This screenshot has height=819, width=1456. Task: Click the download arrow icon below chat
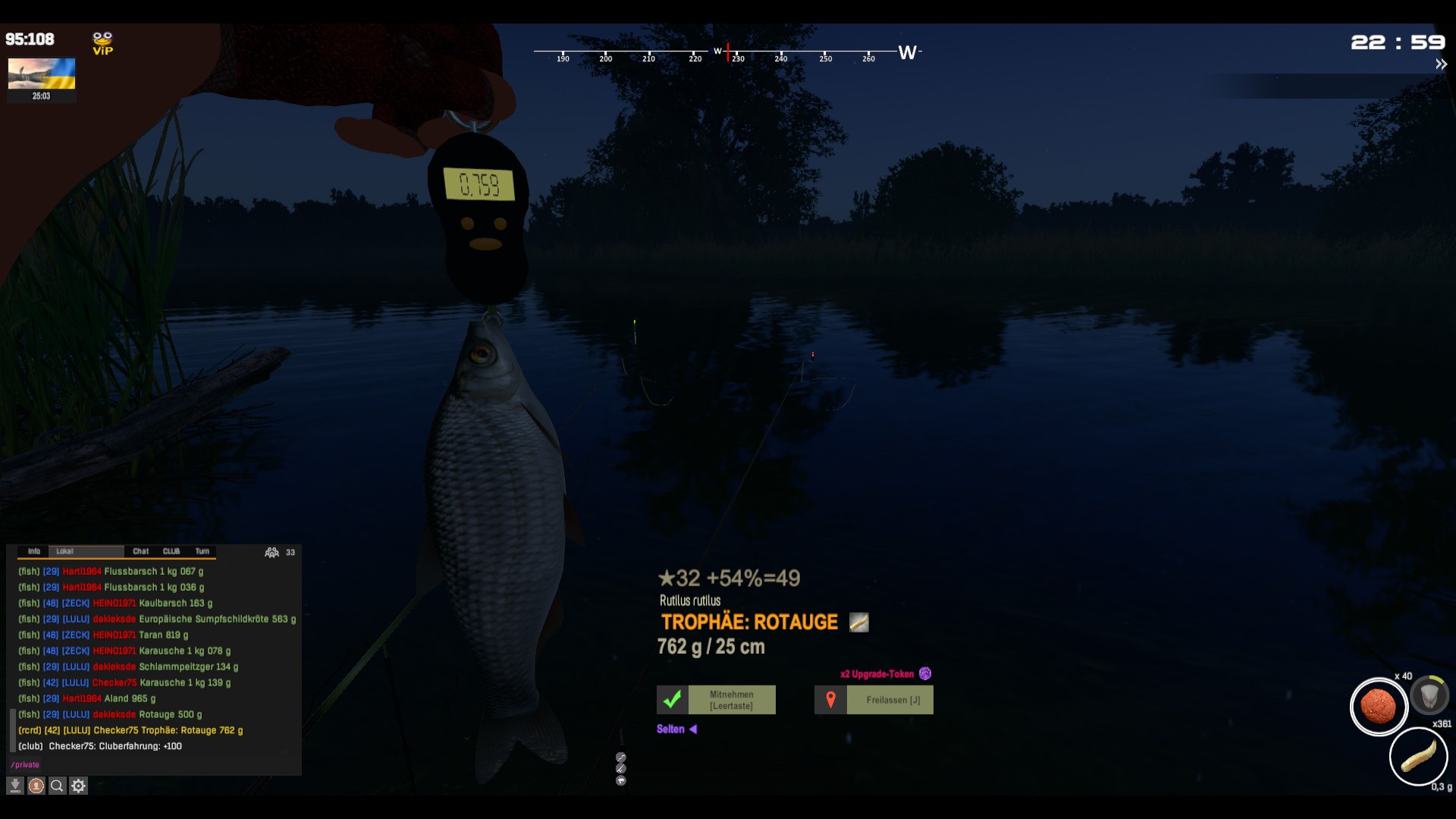[x=15, y=786]
